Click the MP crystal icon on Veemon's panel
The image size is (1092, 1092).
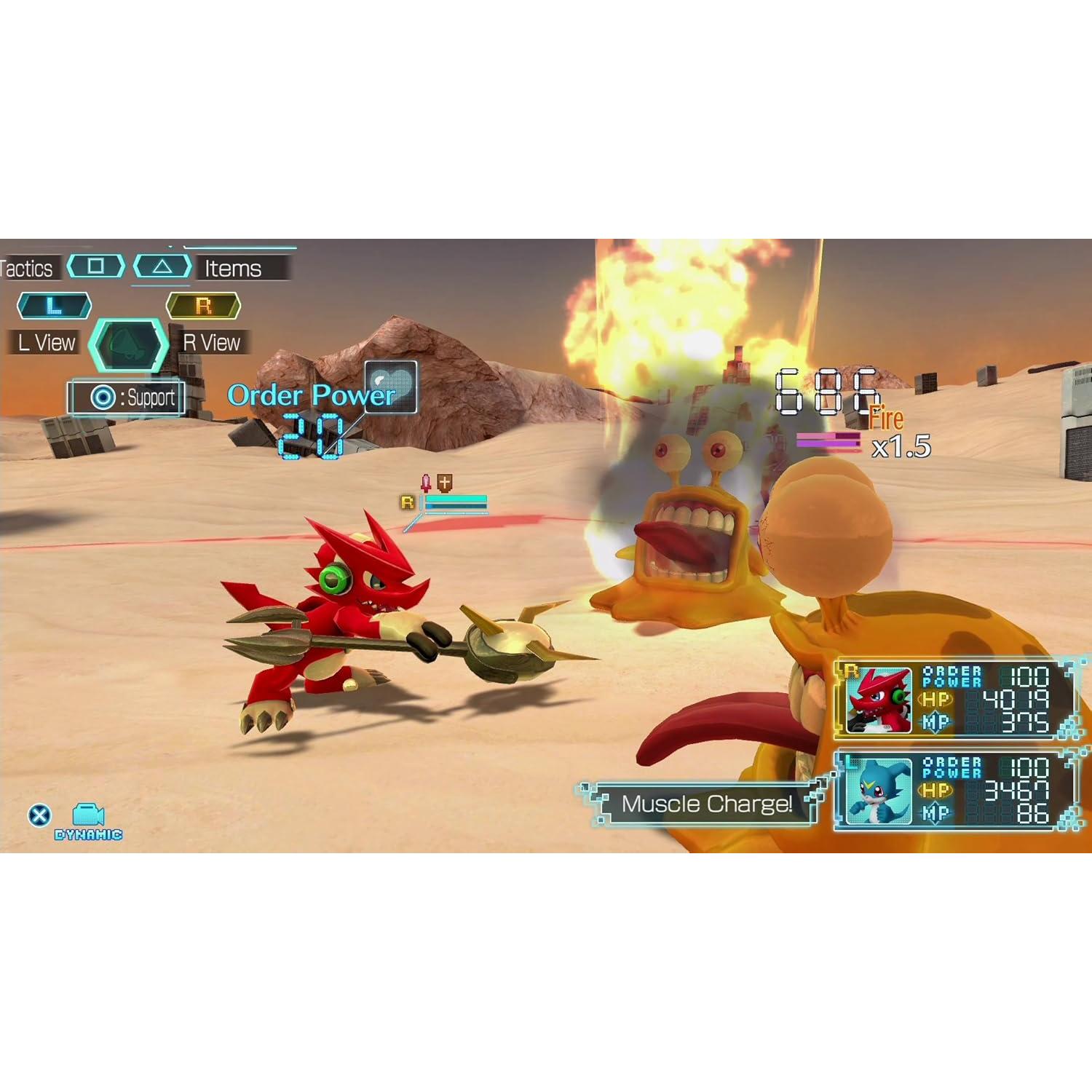pyautogui.click(x=935, y=810)
